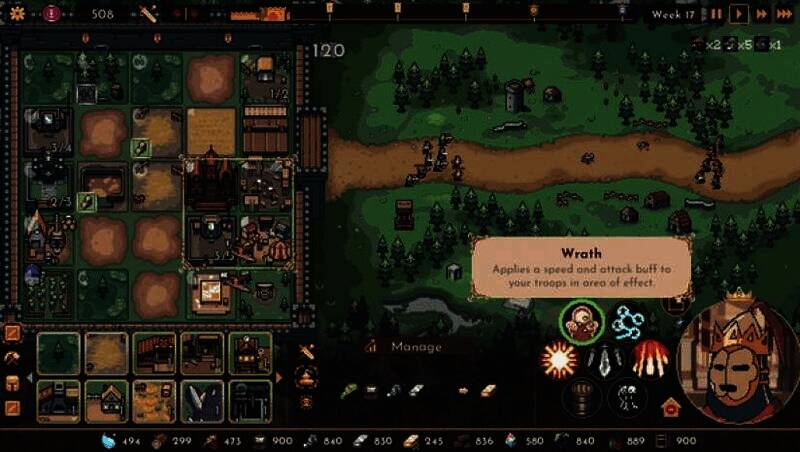Trigger the falling crystal shards ability
This screenshot has height=452, width=800.
605,358
